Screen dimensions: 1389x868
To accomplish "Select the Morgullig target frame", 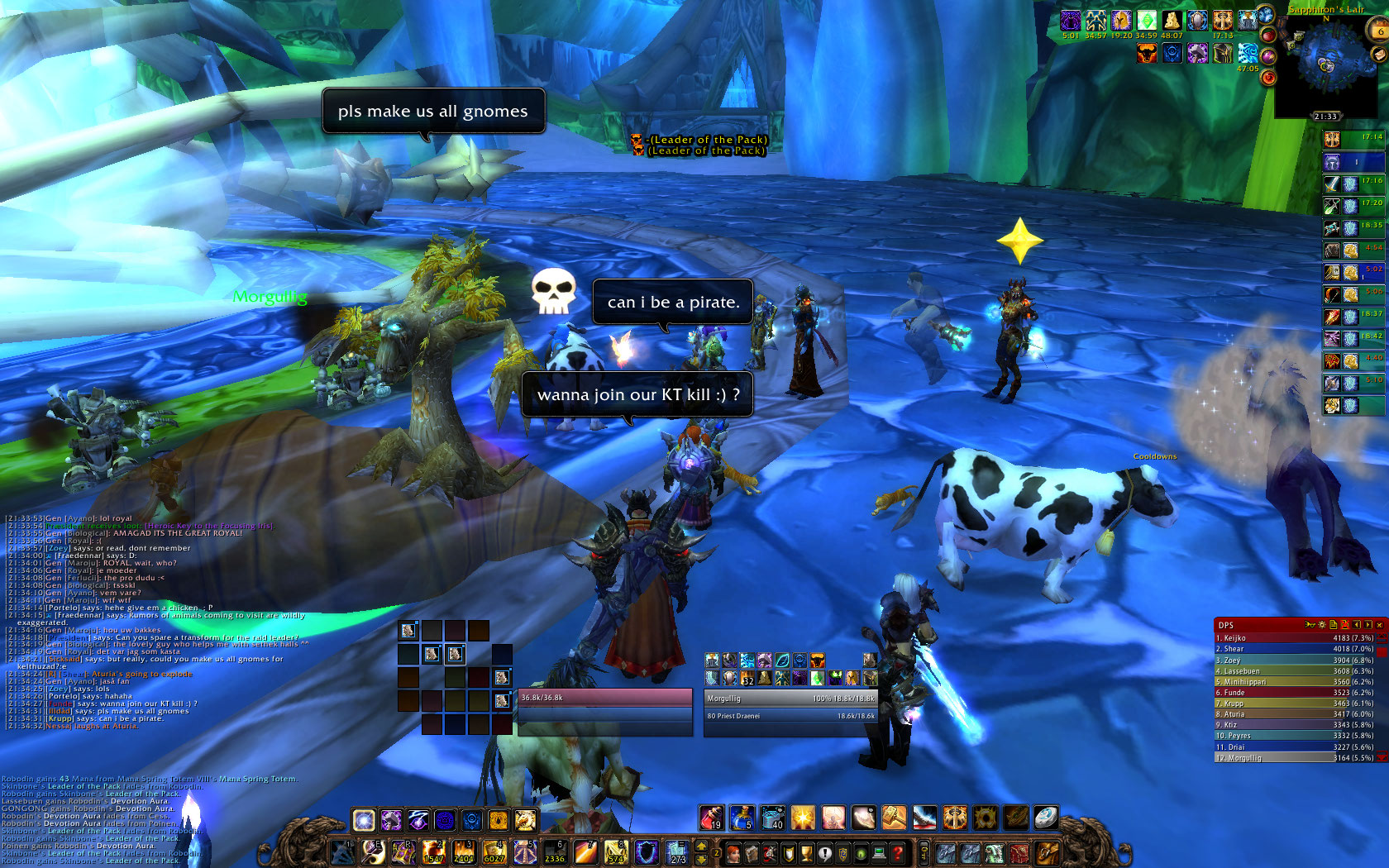I will tap(790, 707).
